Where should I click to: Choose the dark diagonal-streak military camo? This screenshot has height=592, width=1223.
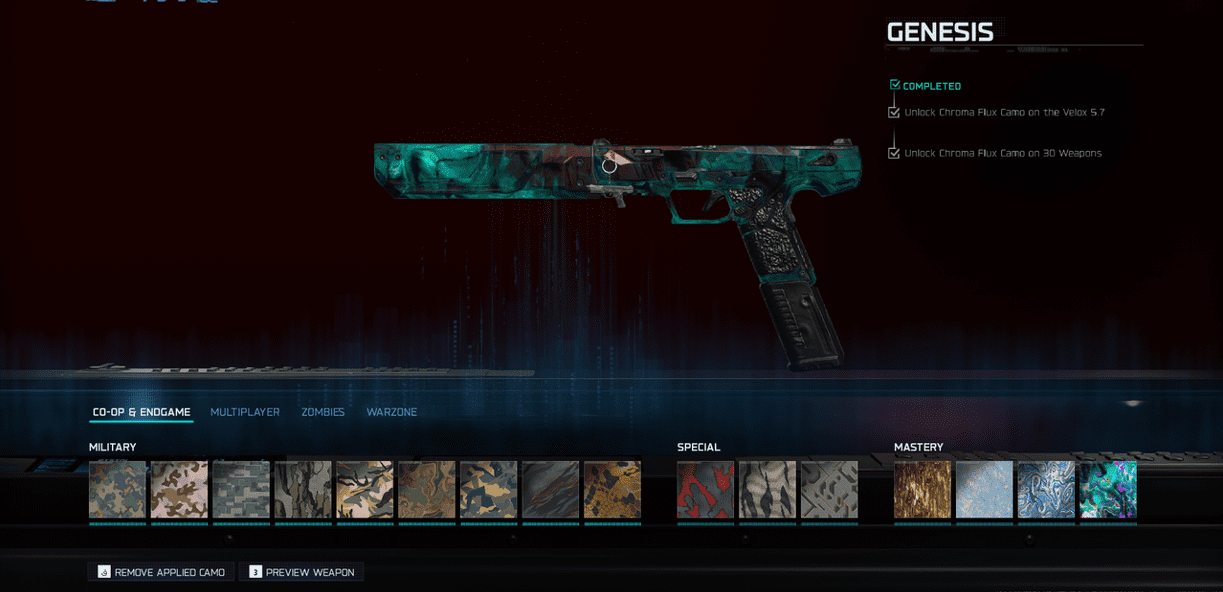click(x=550, y=489)
